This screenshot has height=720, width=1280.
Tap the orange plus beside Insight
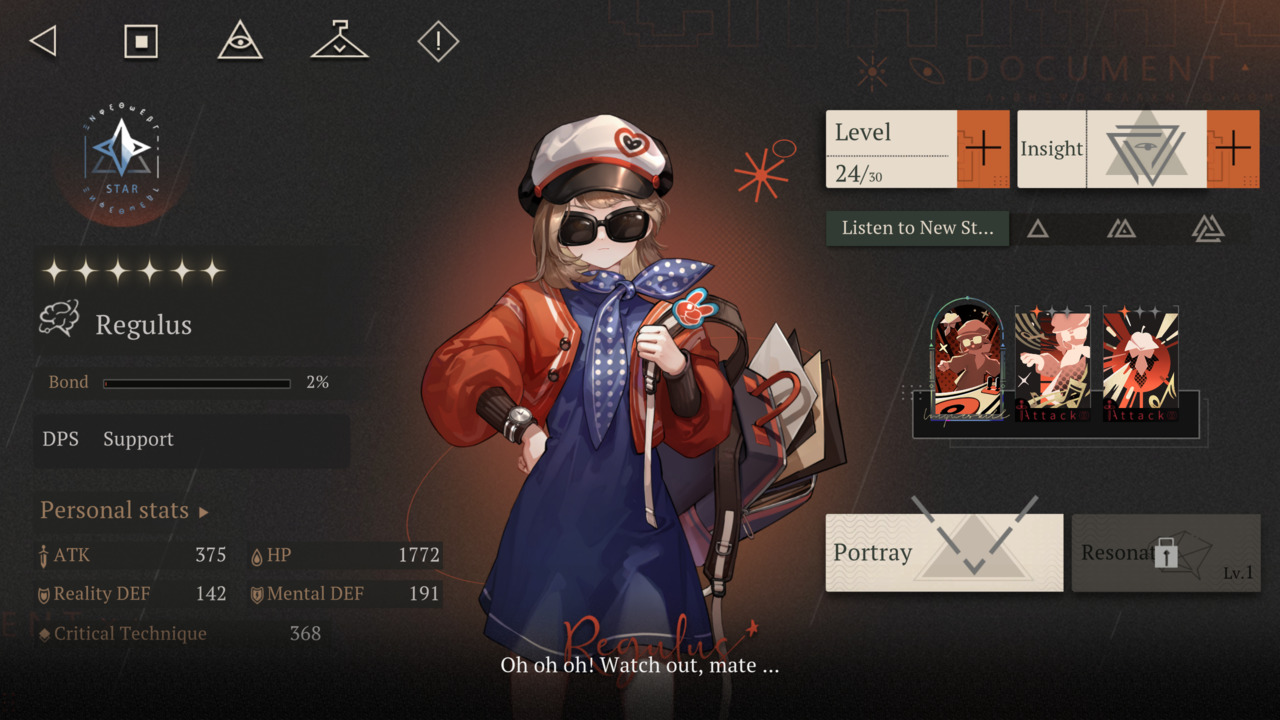1232,149
